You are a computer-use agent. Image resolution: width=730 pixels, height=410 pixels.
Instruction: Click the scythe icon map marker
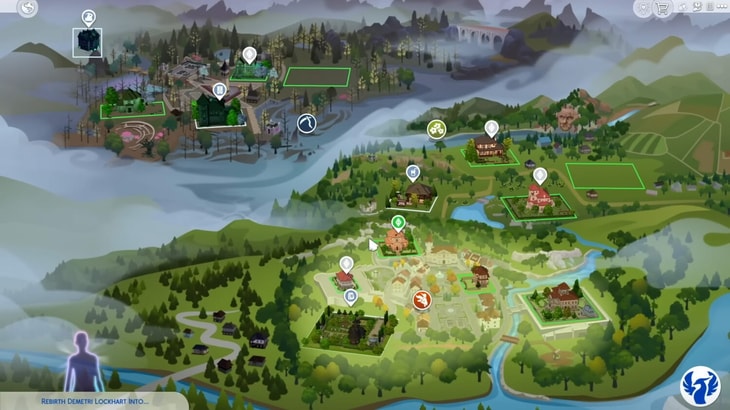tap(307, 122)
